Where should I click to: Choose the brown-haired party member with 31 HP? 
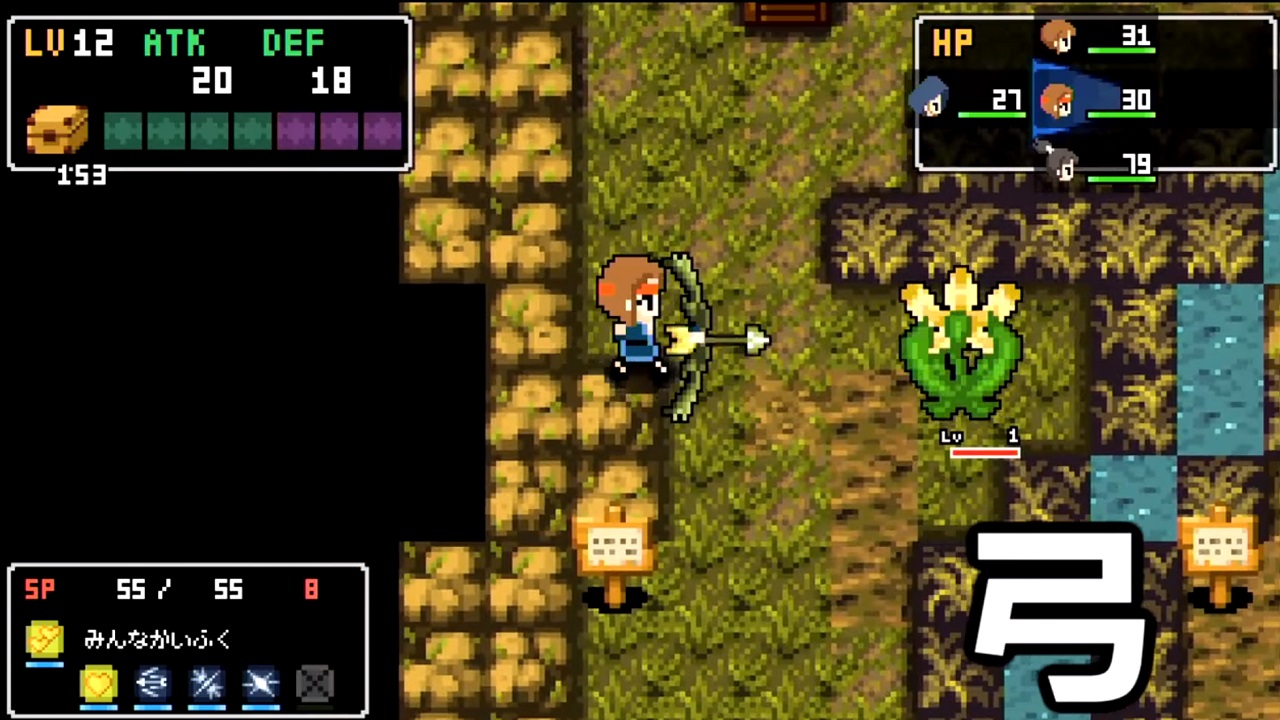click(x=1057, y=37)
